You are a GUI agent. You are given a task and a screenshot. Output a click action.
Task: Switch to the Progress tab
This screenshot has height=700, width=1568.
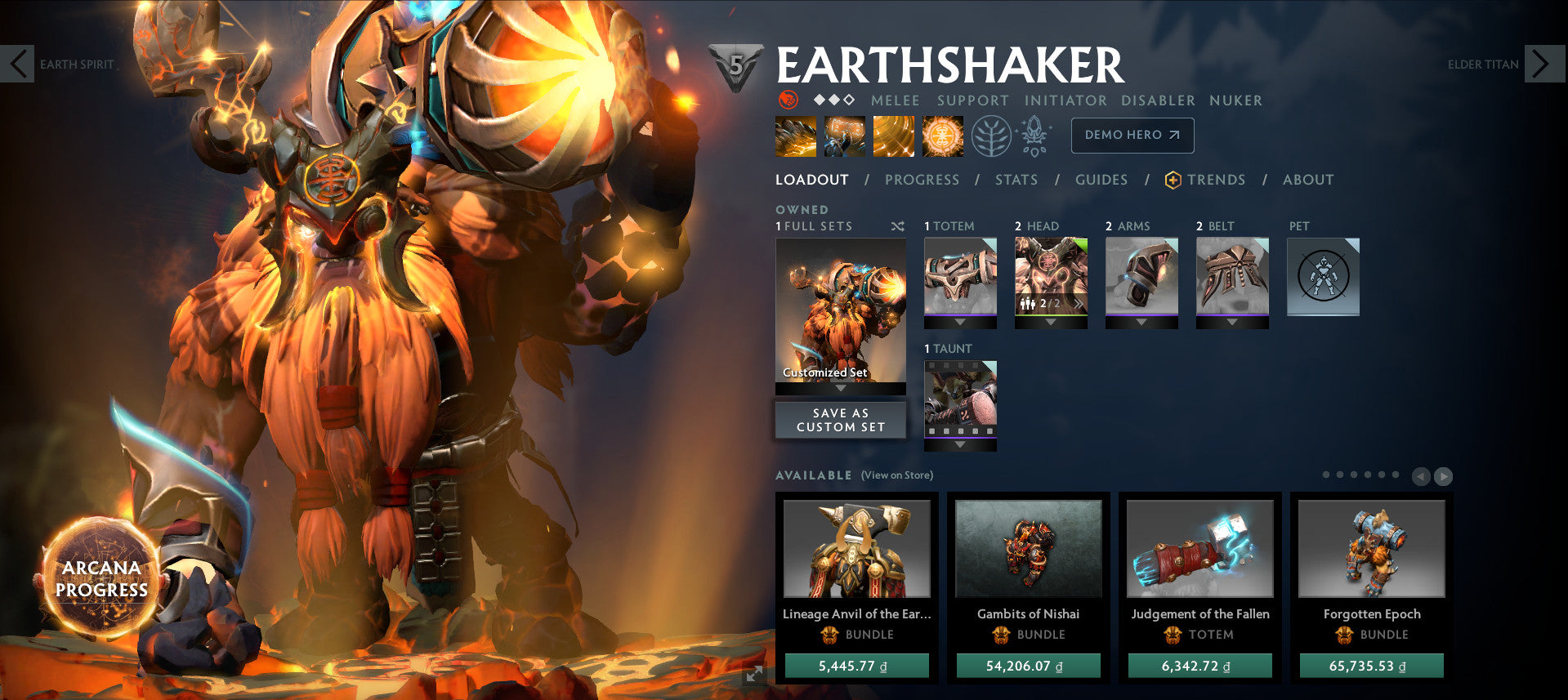(x=922, y=180)
